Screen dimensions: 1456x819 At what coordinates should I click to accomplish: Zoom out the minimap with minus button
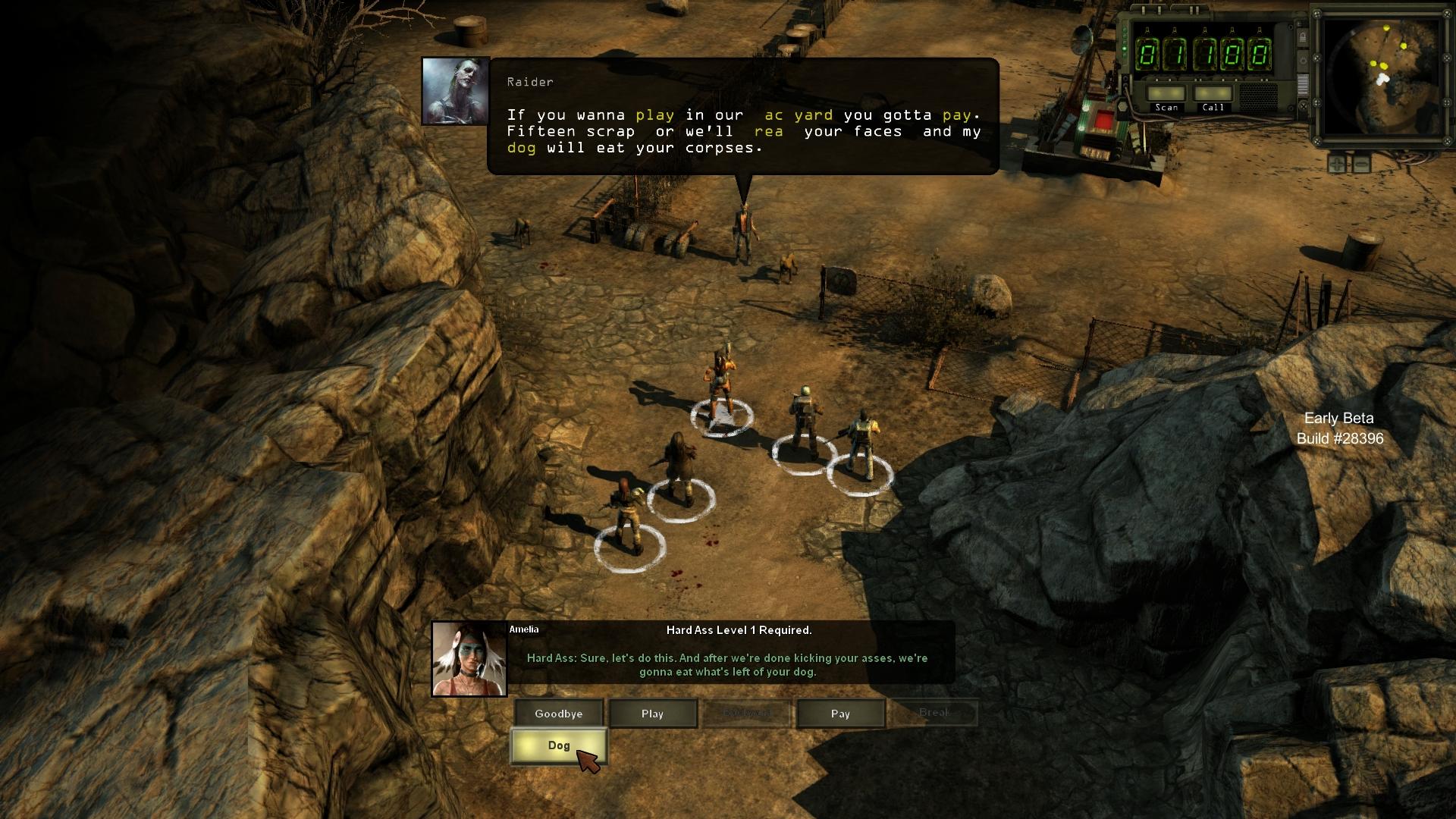point(1362,163)
